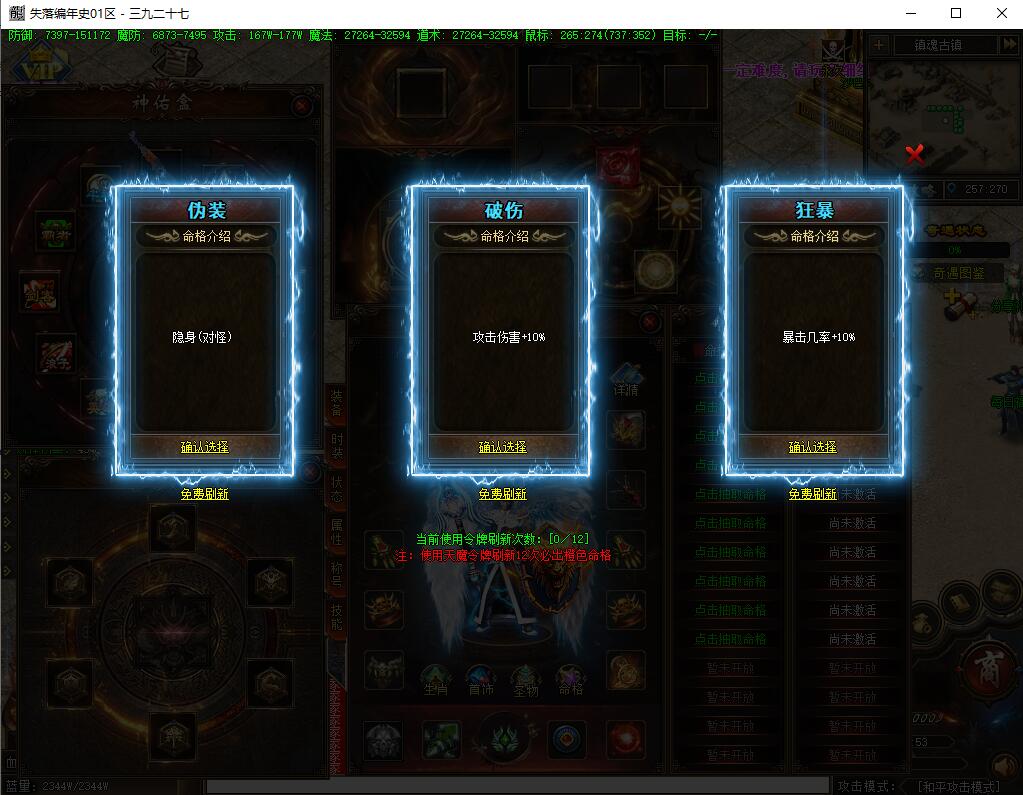
Task: Confirm selection of the 破伤 destiny card
Action: pyautogui.click(x=502, y=447)
